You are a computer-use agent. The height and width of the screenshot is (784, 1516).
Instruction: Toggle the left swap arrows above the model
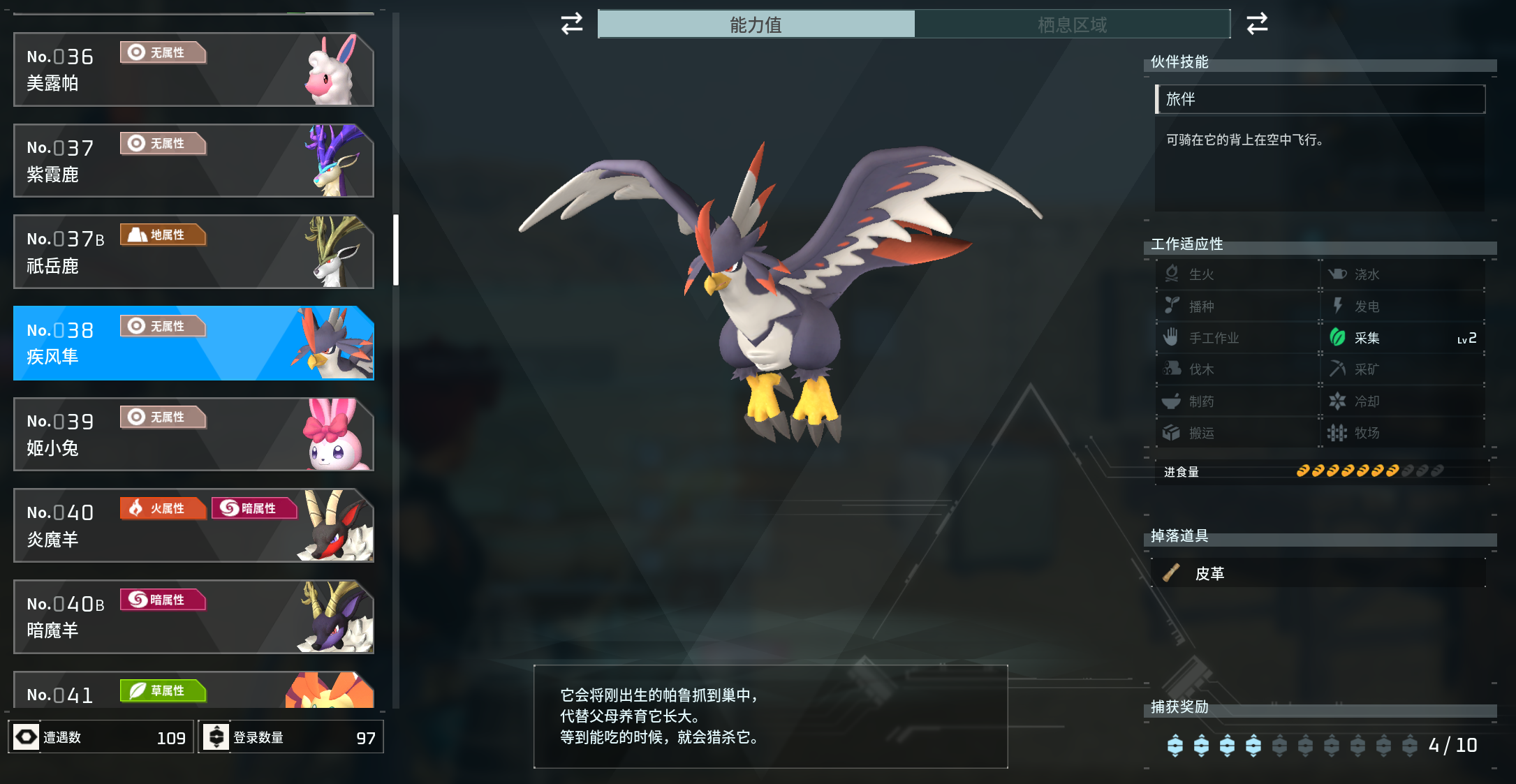tap(571, 24)
